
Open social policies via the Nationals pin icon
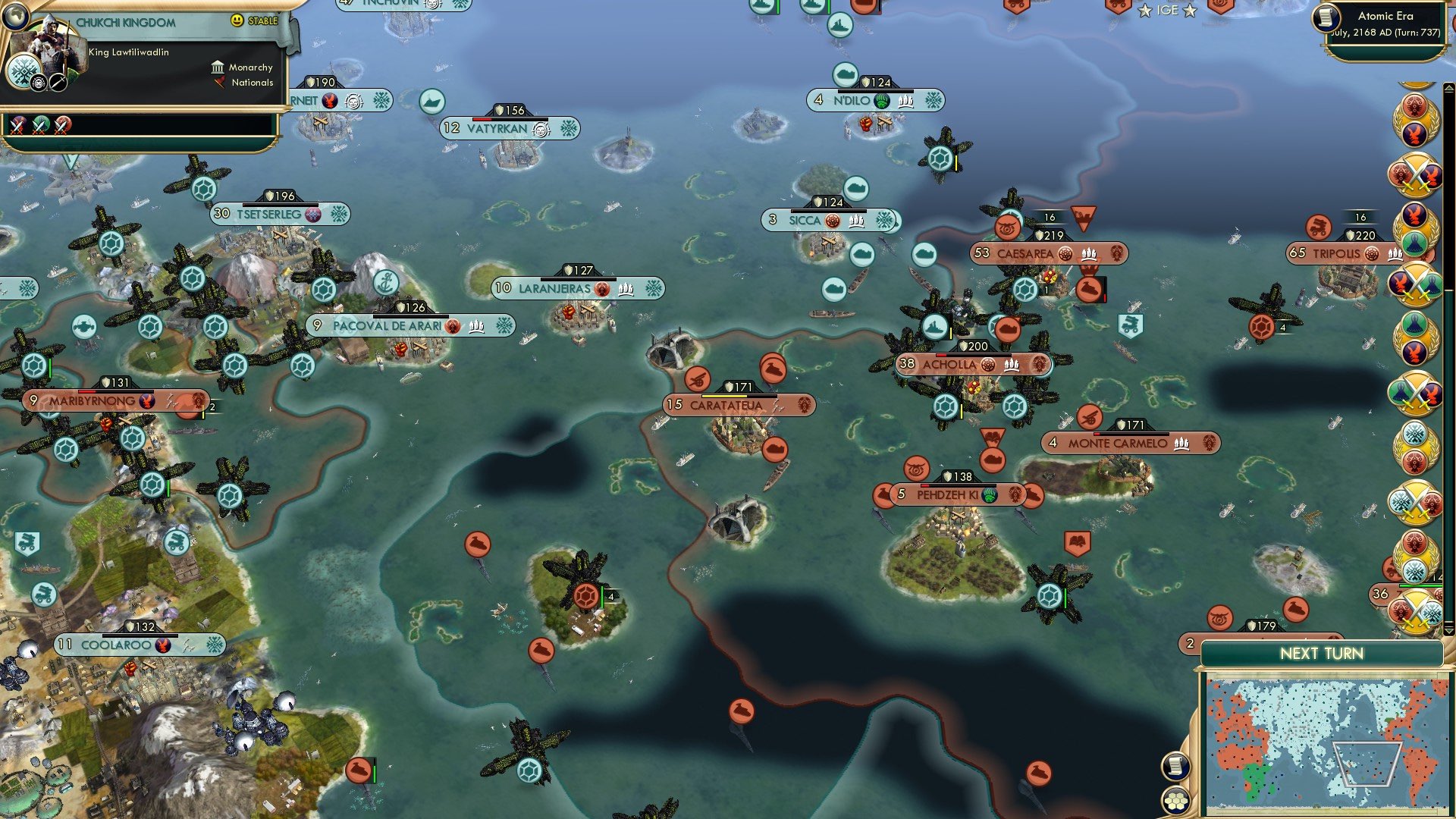[221, 83]
